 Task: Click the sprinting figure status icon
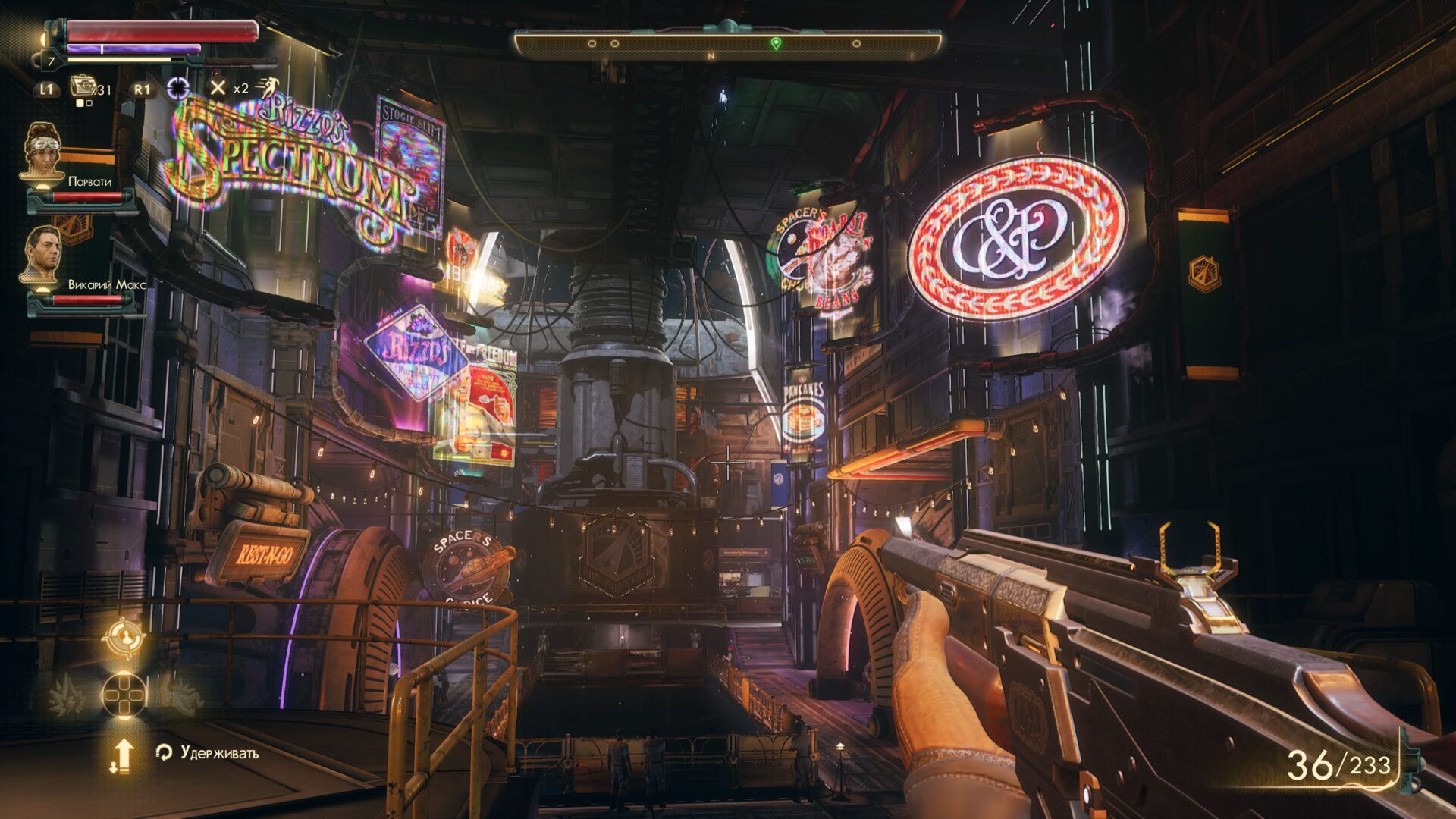click(x=266, y=87)
